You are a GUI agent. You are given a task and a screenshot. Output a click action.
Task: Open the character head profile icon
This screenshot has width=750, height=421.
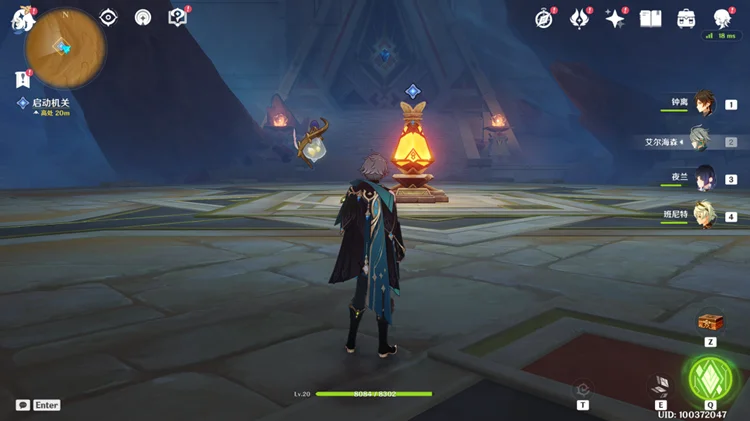coord(722,18)
